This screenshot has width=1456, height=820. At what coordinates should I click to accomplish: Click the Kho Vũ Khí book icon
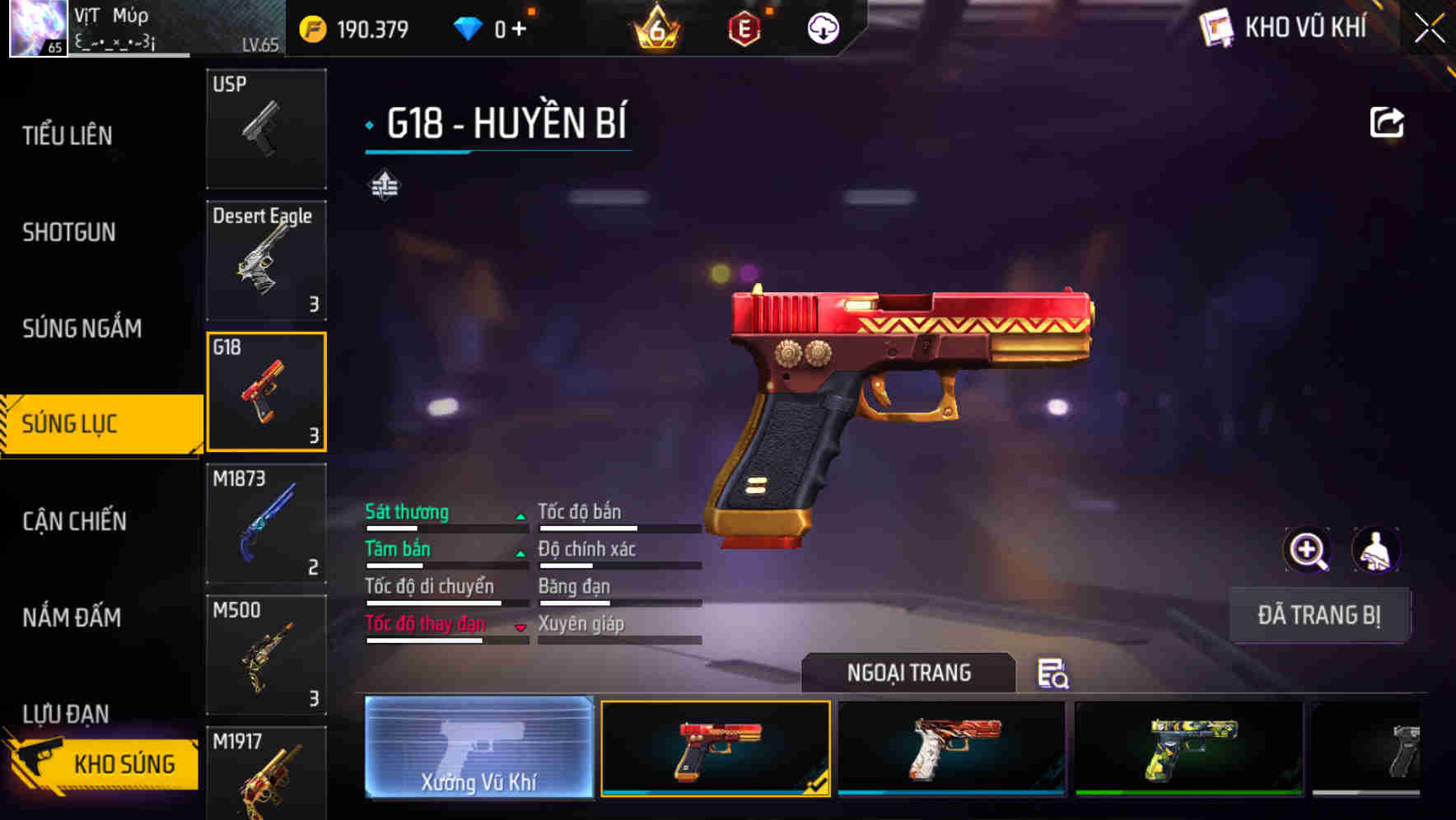(1216, 26)
